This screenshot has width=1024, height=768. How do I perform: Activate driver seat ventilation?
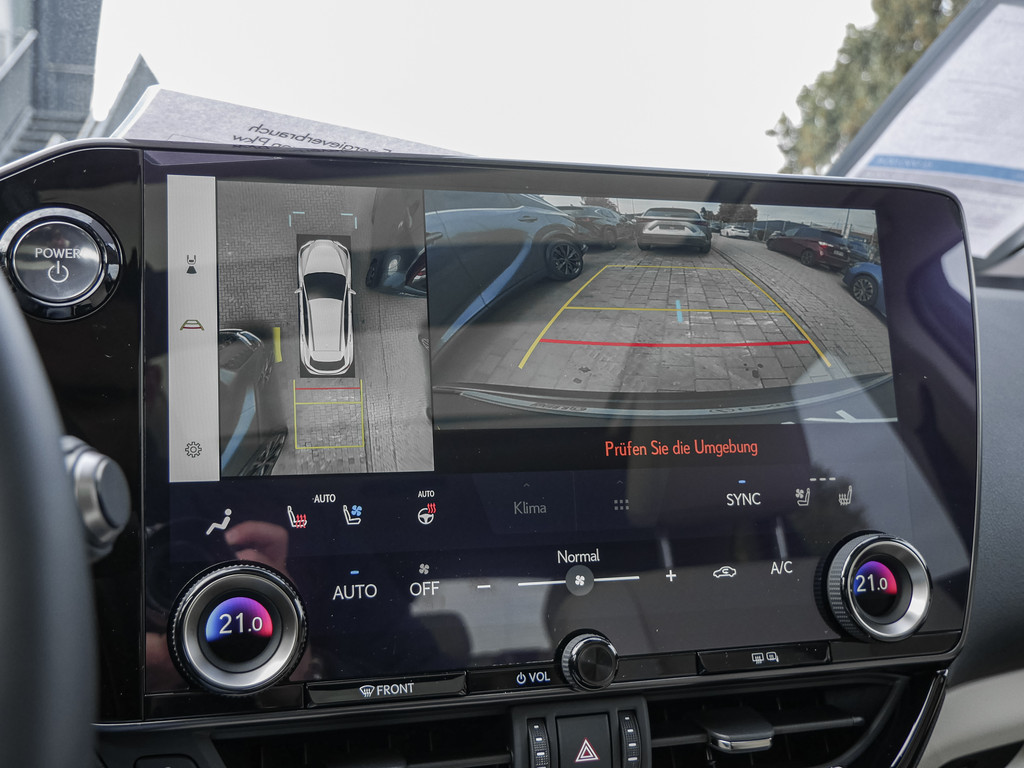coord(352,514)
